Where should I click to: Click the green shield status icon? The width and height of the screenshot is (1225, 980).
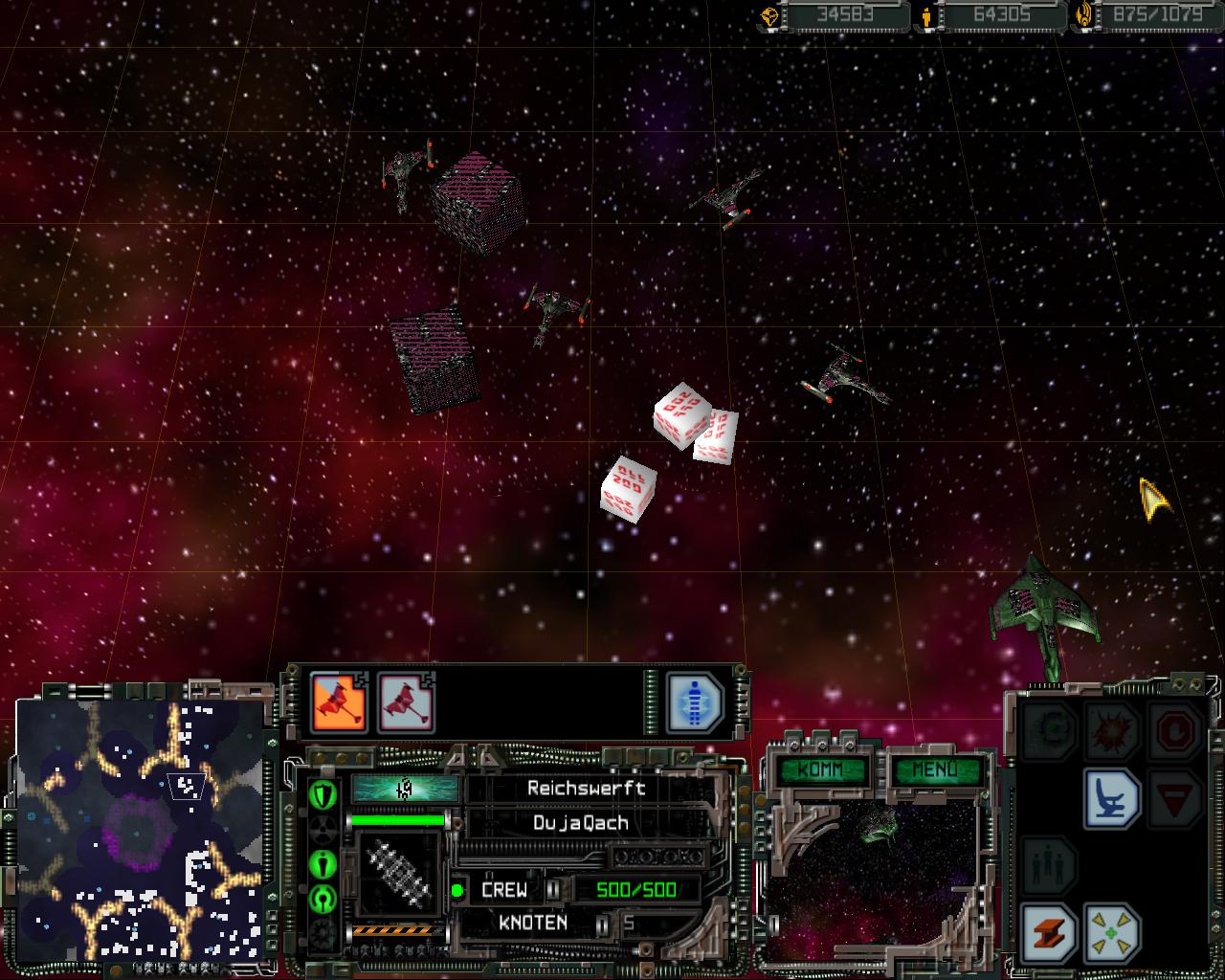(x=323, y=793)
